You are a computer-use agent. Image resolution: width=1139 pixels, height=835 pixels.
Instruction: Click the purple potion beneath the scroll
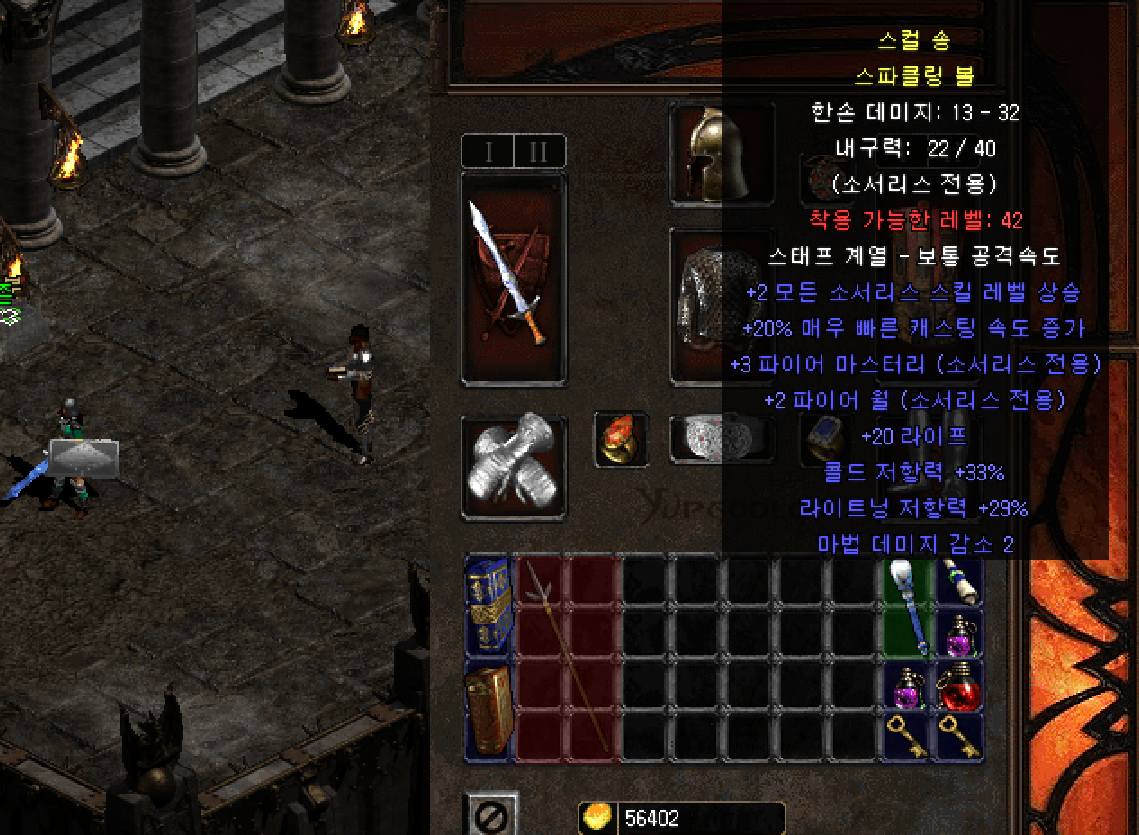958,633
